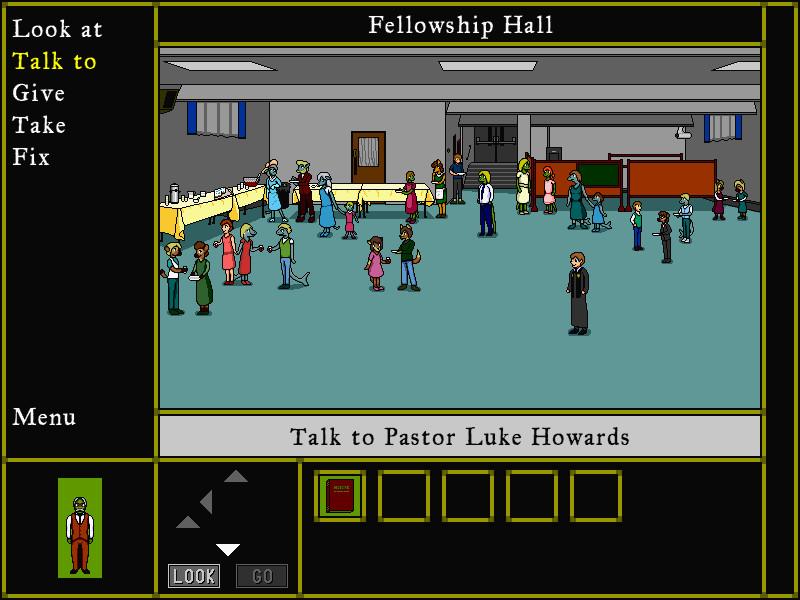Select the "Look at" verb
Viewport: 800px width, 600px height.
pos(57,29)
